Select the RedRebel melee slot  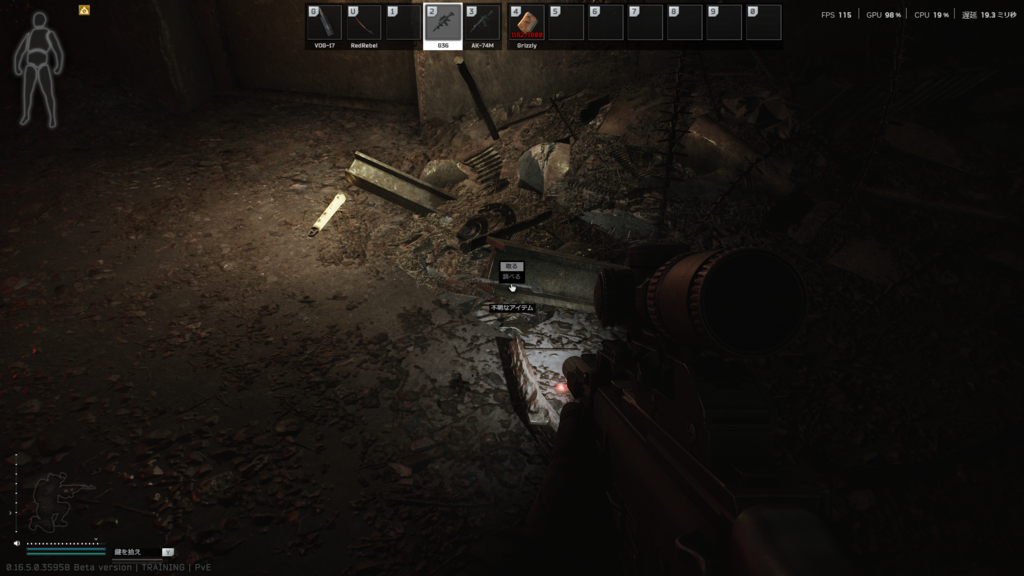pyautogui.click(x=364, y=23)
